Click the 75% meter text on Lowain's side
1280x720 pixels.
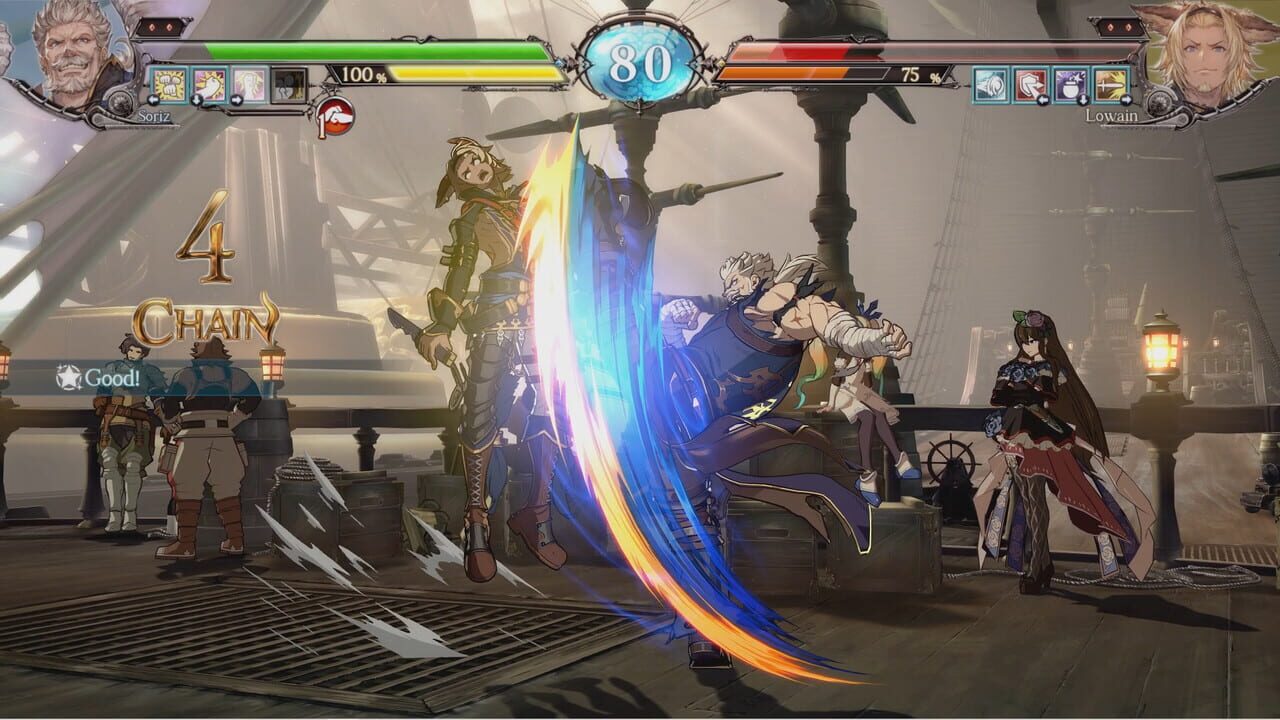921,73
